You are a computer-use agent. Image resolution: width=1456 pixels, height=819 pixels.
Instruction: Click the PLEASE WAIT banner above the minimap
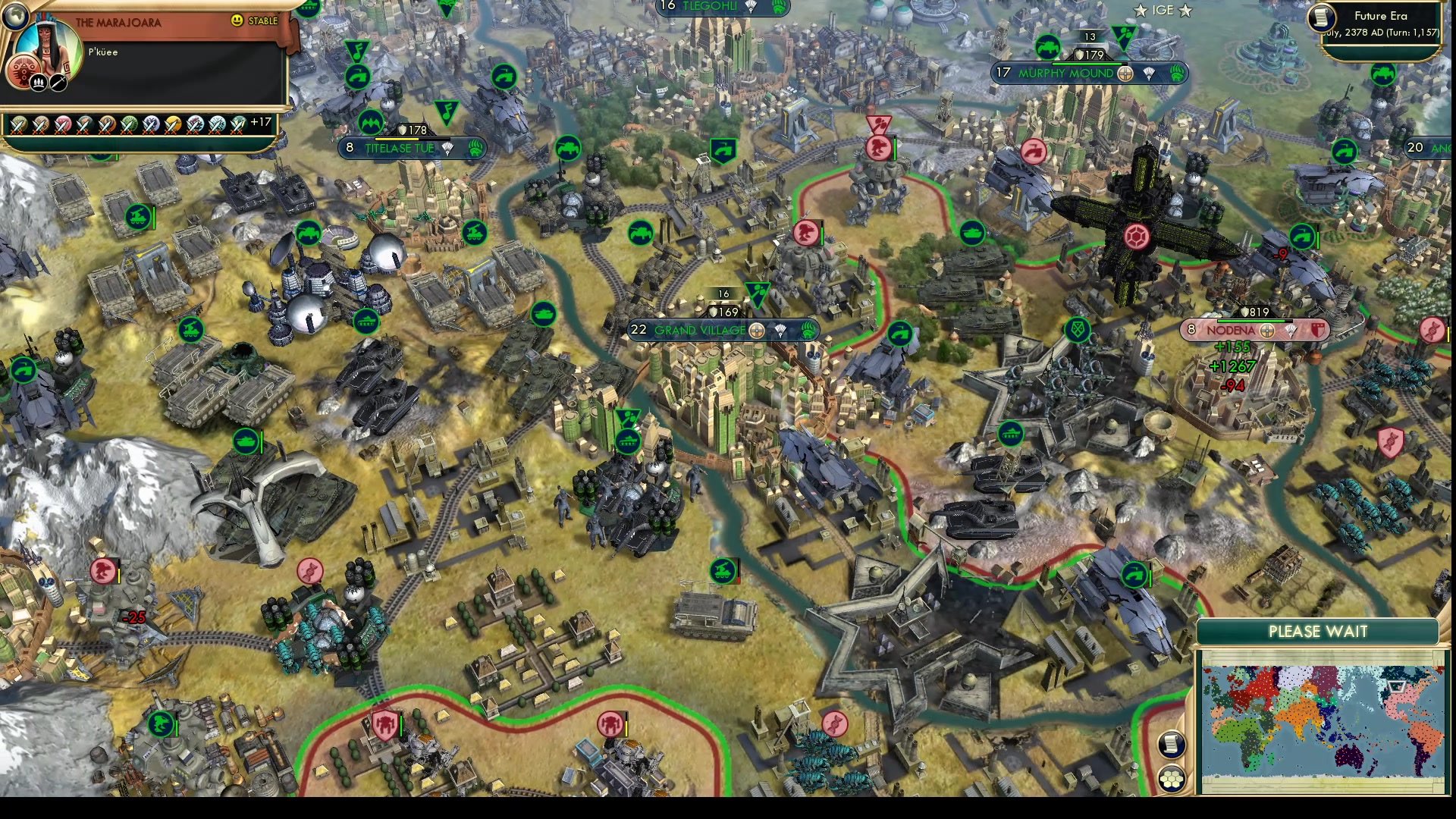click(1317, 631)
